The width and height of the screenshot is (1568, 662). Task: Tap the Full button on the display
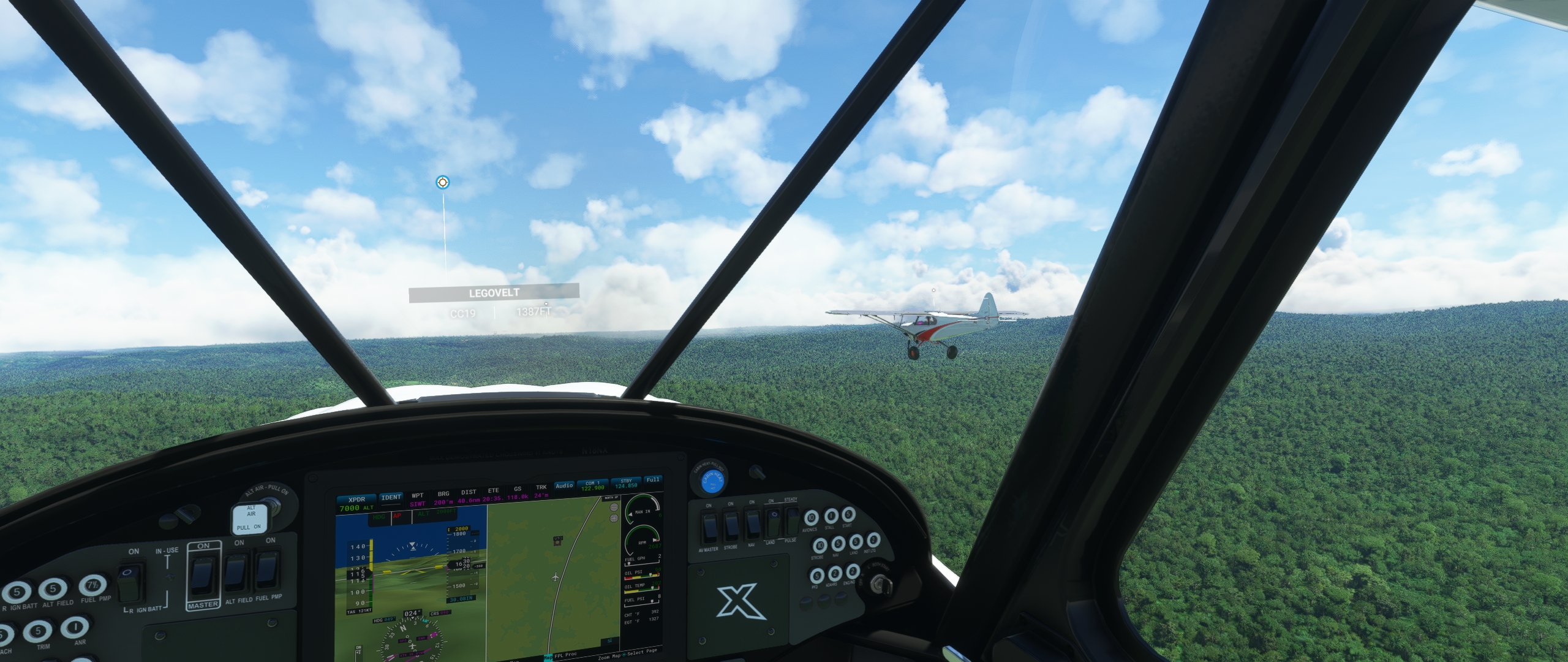653,479
